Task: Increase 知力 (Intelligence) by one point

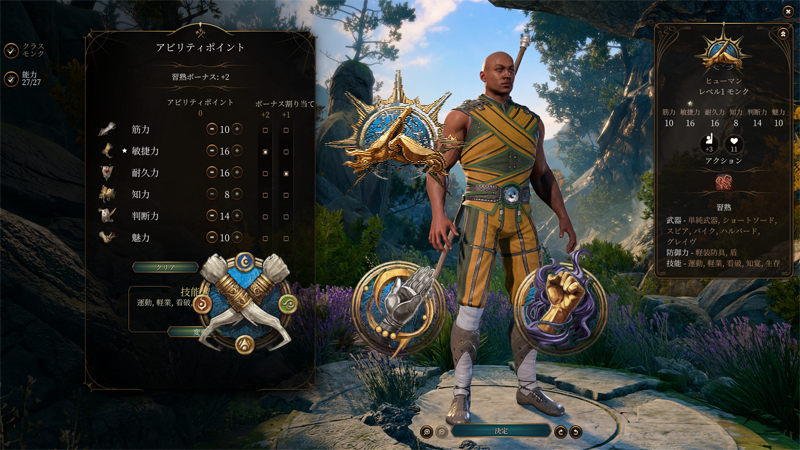Action: click(x=237, y=195)
